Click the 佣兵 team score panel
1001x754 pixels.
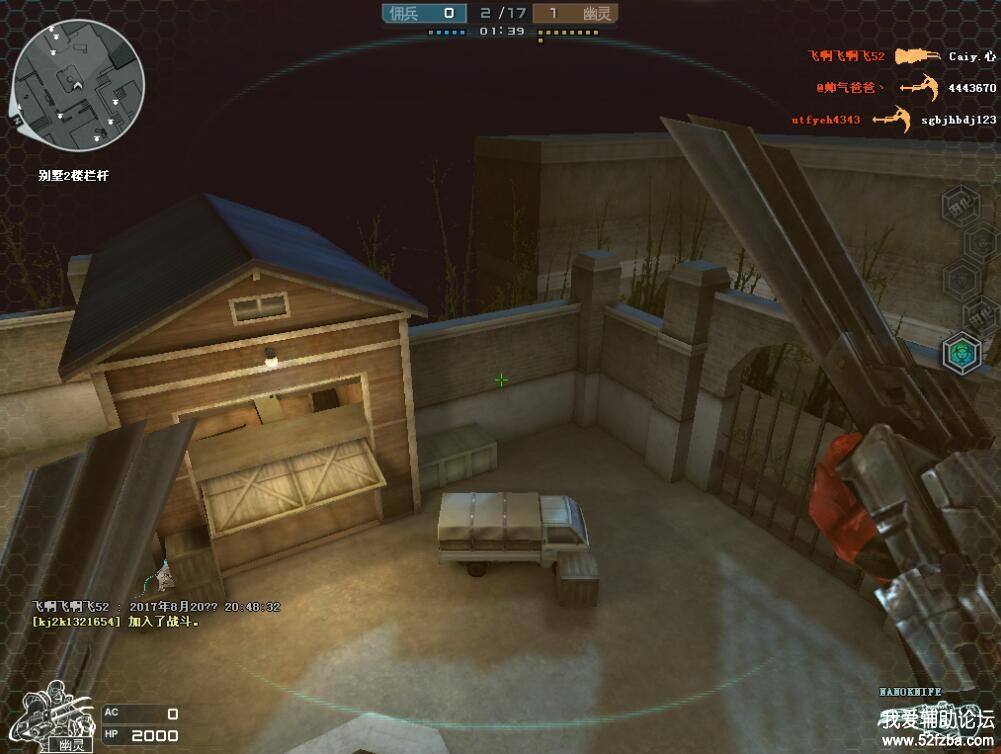[x=424, y=13]
